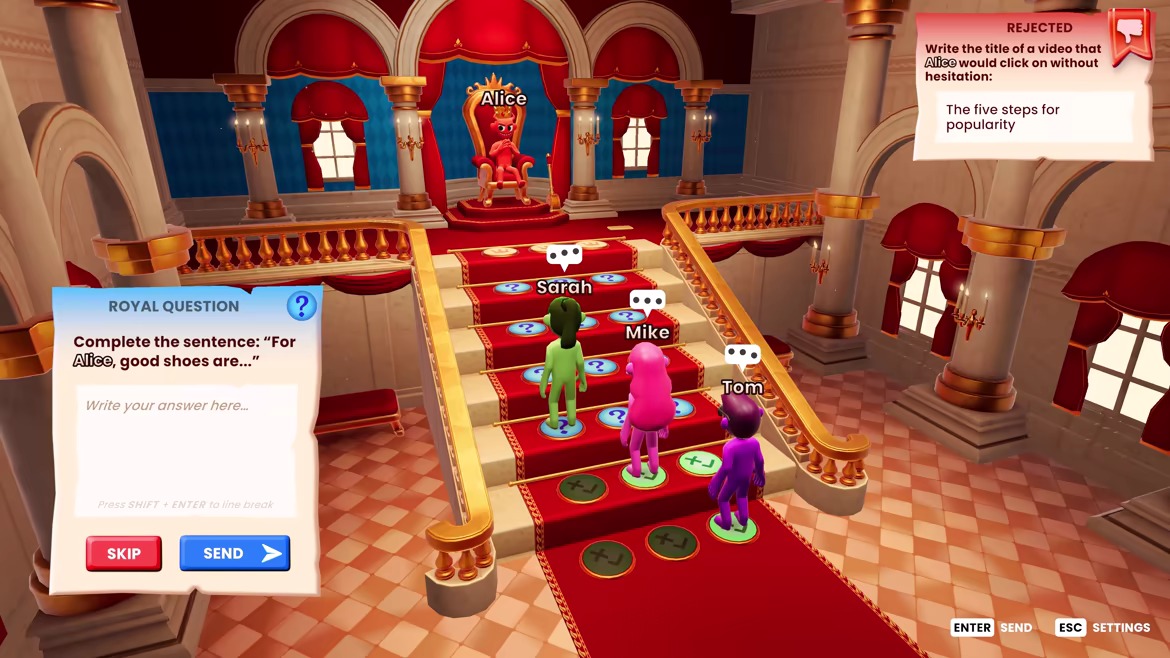Open the question mark help icon

point(301,306)
